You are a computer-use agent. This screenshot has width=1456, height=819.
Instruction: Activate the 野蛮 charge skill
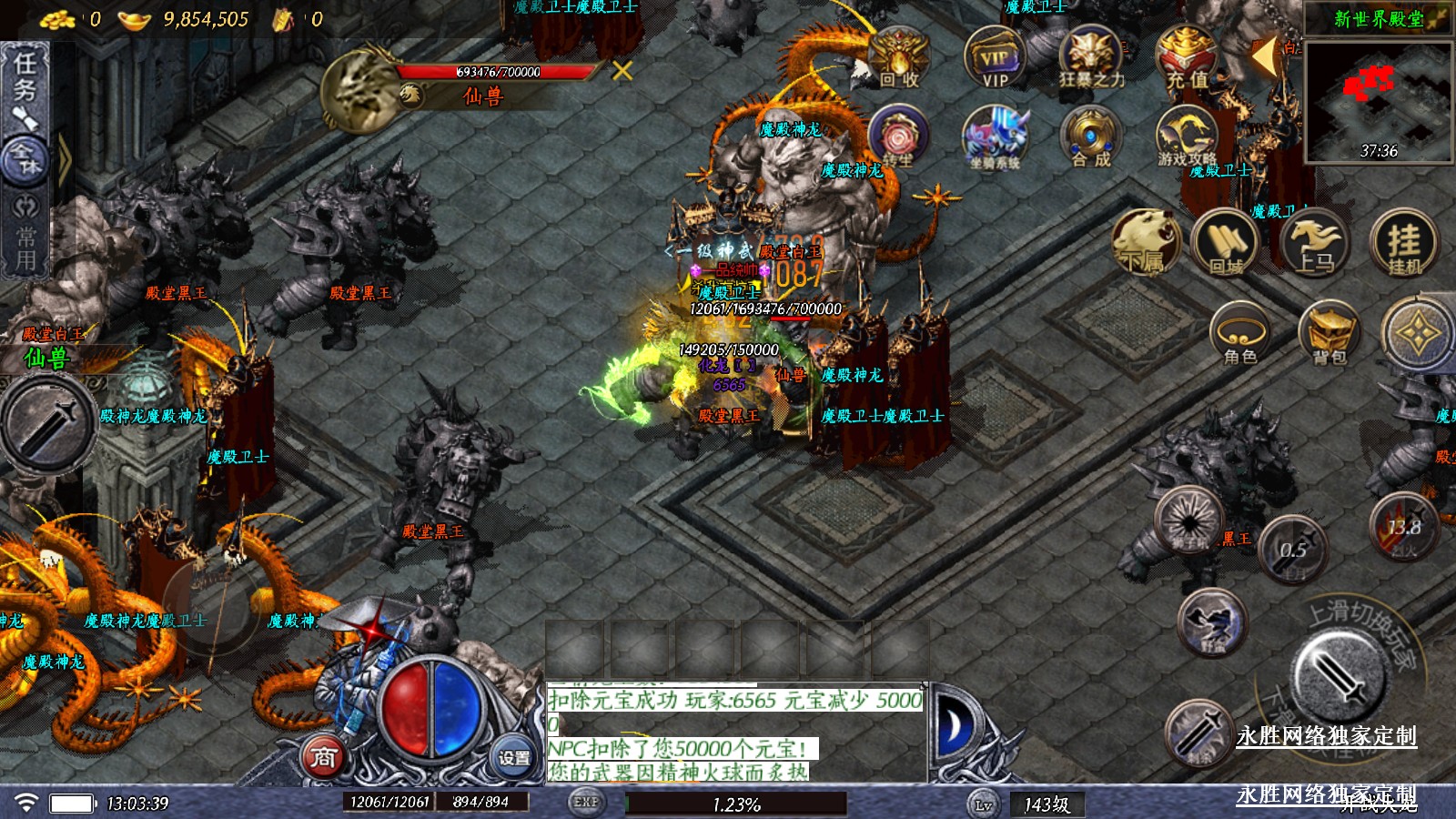pos(1212,623)
